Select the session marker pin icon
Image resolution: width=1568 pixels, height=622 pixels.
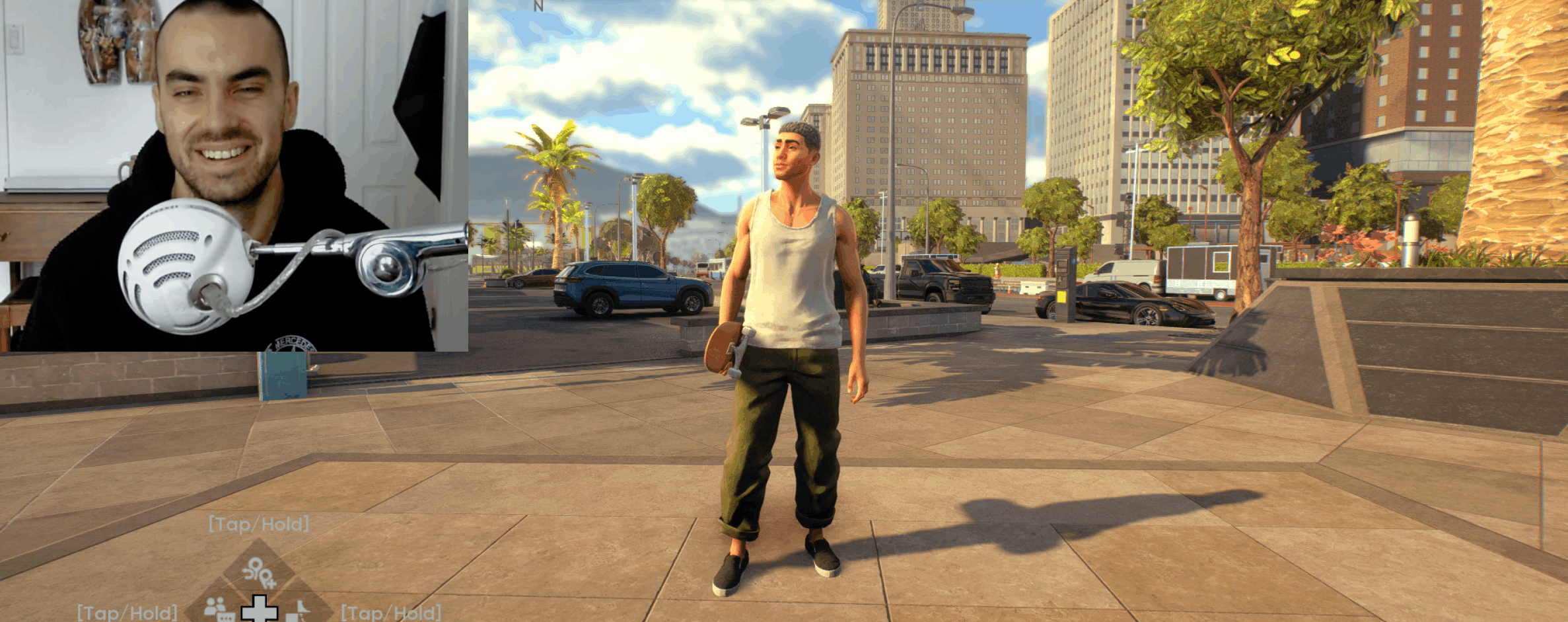pyautogui.click(x=258, y=572)
